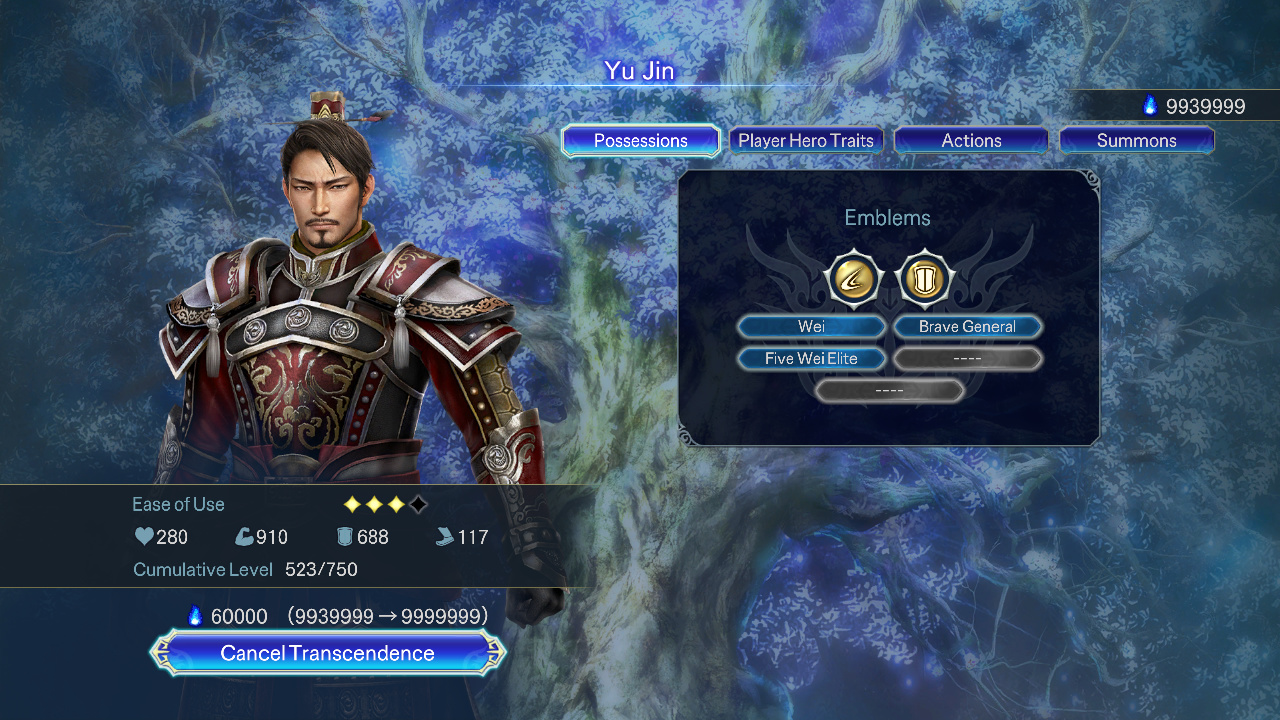Select the Possessions tab
Image resolution: width=1280 pixels, height=720 pixels.
pyautogui.click(x=640, y=140)
